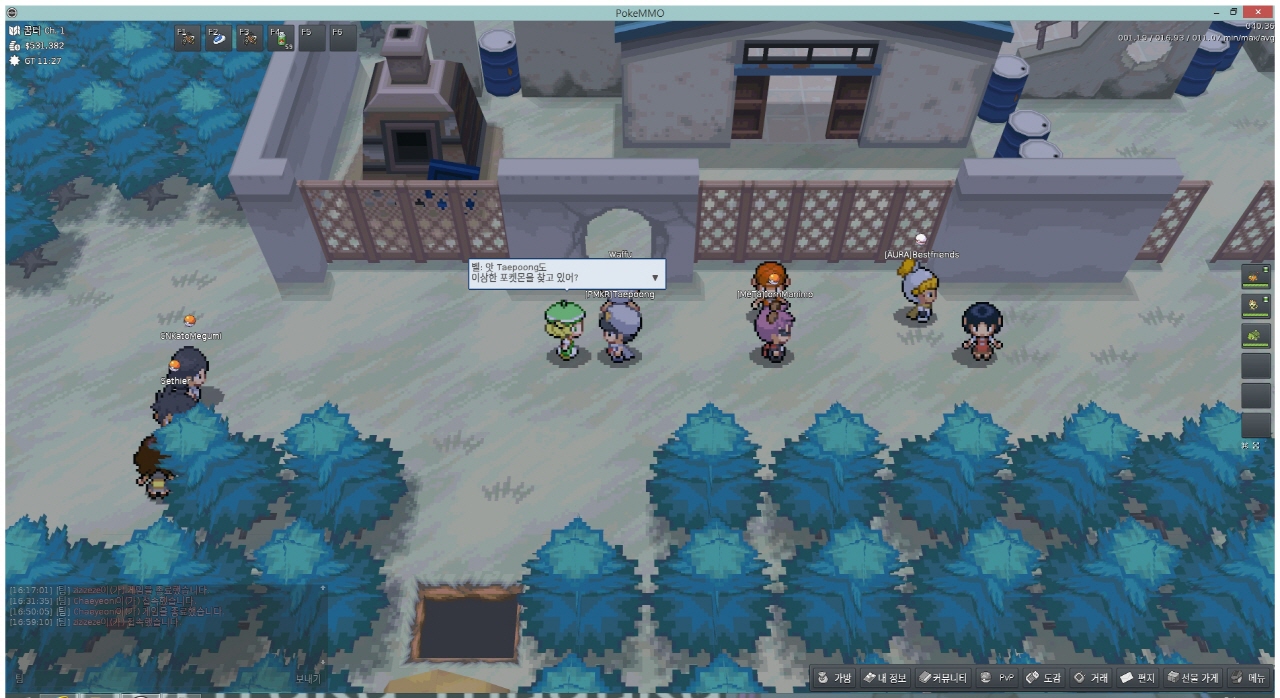Use the F2 hotkey blue disc item
This screenshot has height=698, width=1280.
tap(218, 38)
